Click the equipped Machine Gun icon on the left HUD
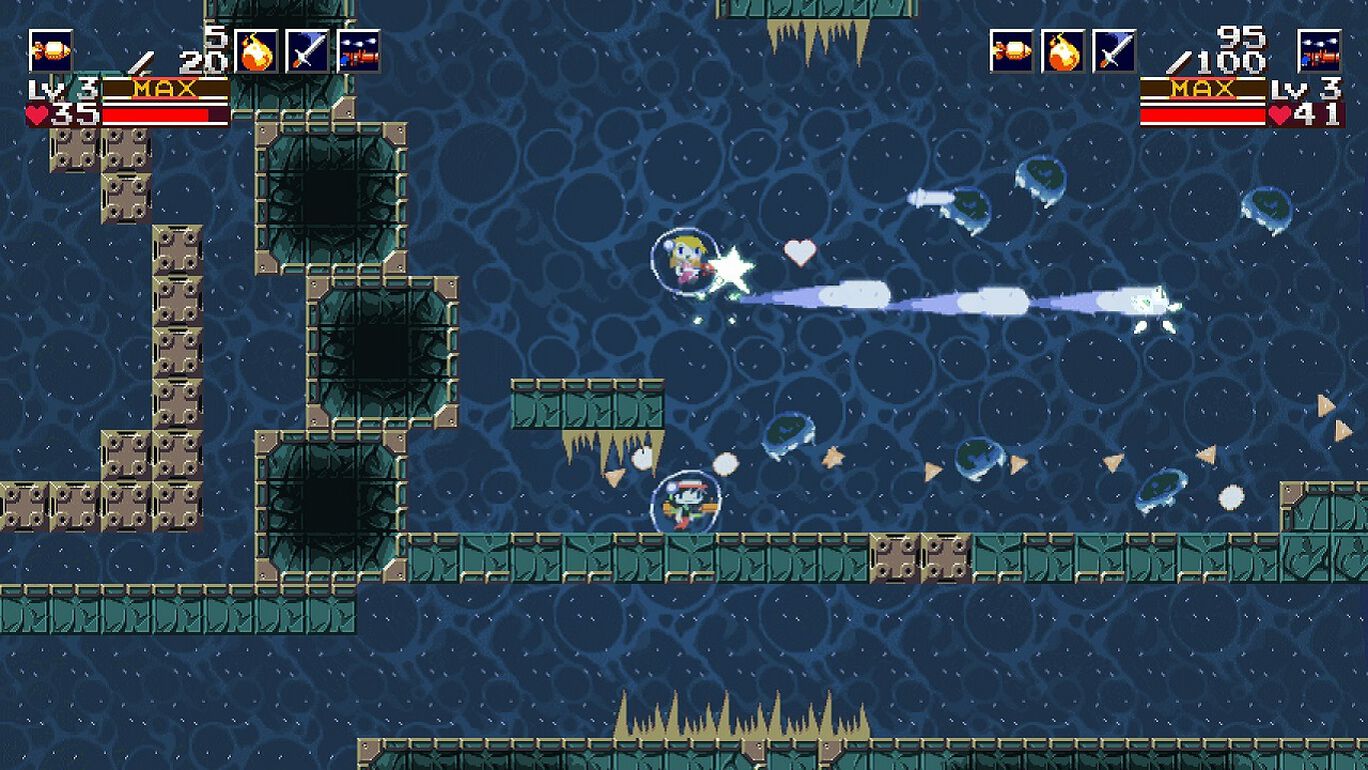Image resolution: width=1368 pixels, height=770 pixels. 356,52
